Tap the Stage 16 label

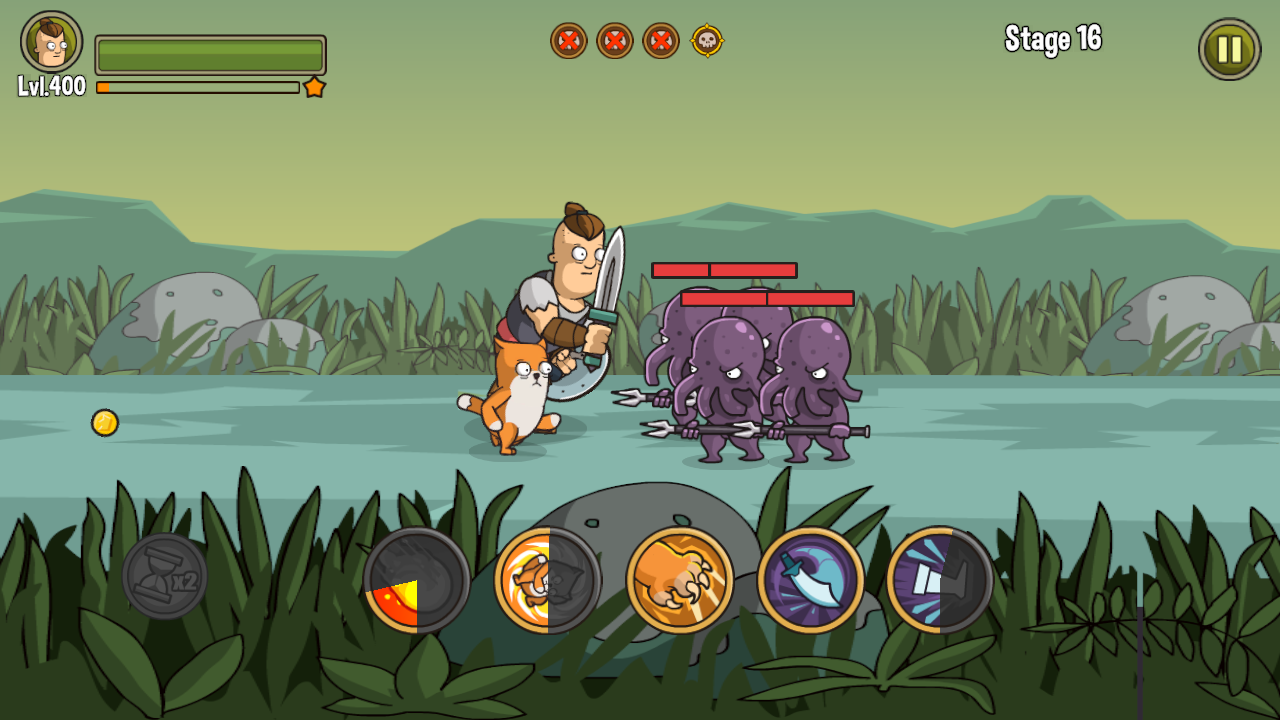(1053, 42)
